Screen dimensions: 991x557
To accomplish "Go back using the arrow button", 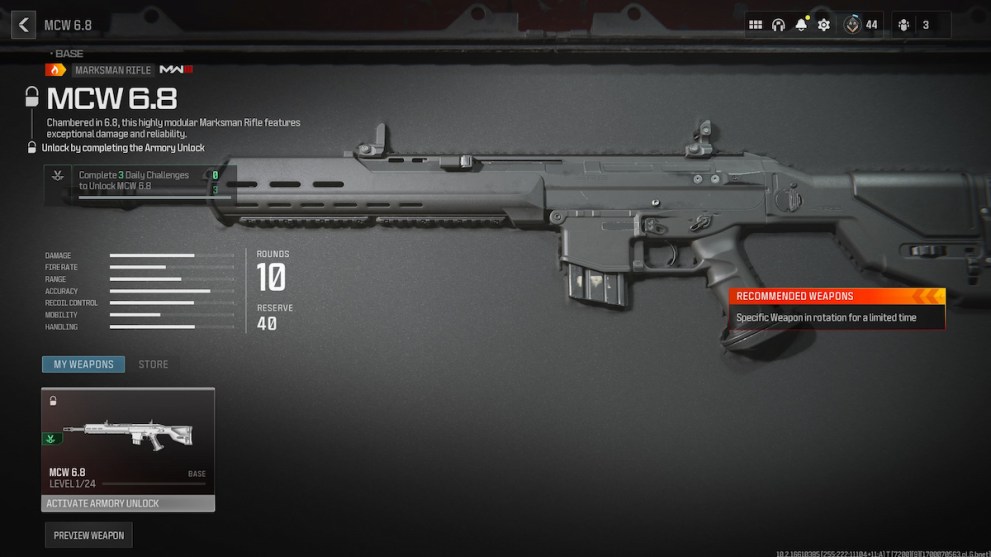I will [x=23, y=25].
